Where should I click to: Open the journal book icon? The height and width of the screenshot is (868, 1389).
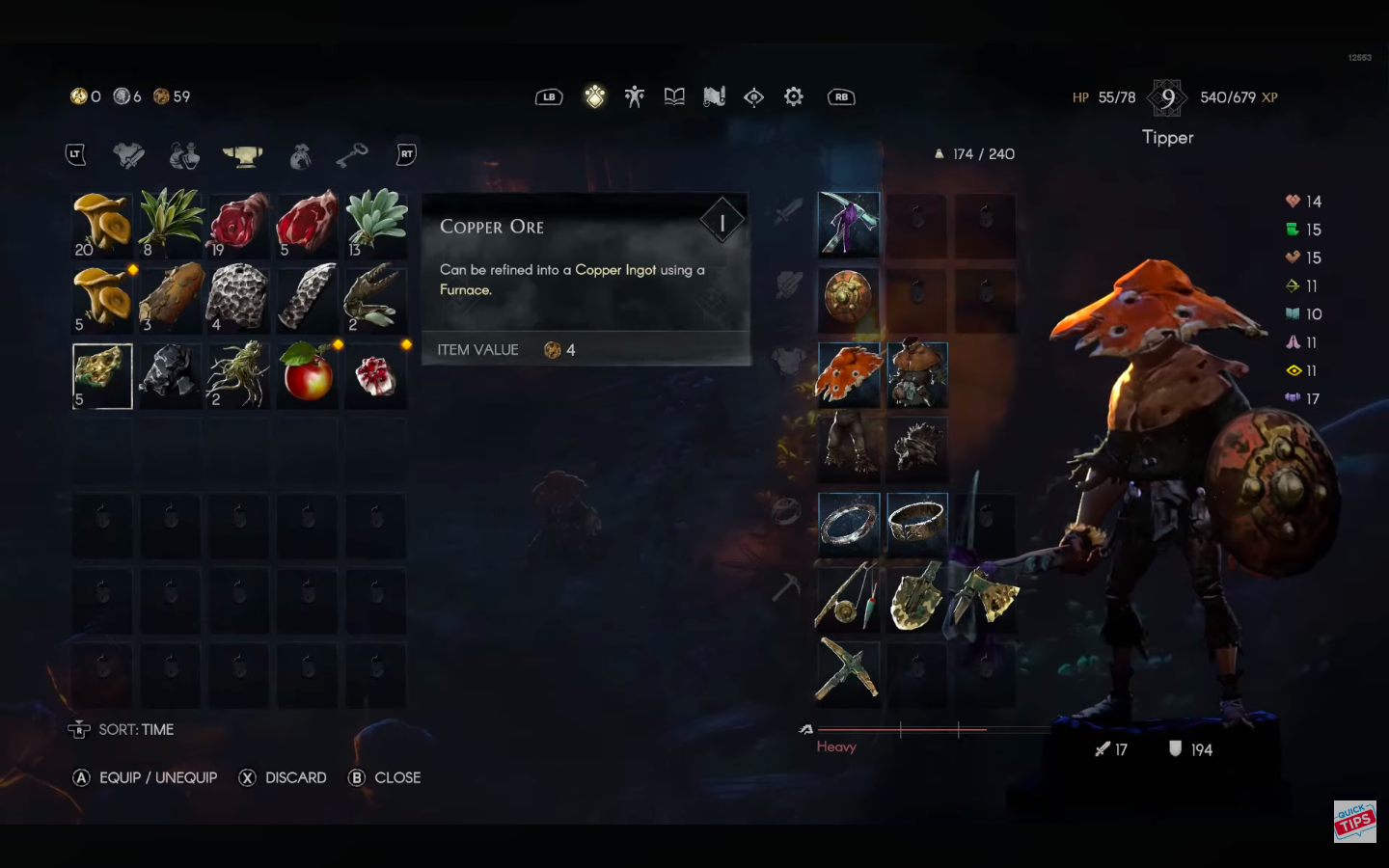tap(674, 95)
